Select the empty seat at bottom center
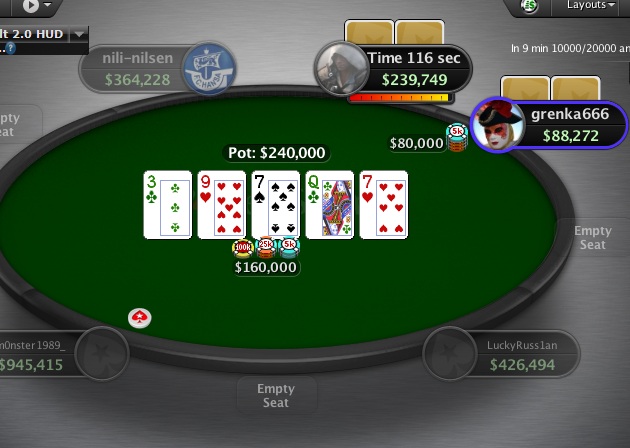The width and height of the screenshot is (630, 448). click(x=276, y=395)
